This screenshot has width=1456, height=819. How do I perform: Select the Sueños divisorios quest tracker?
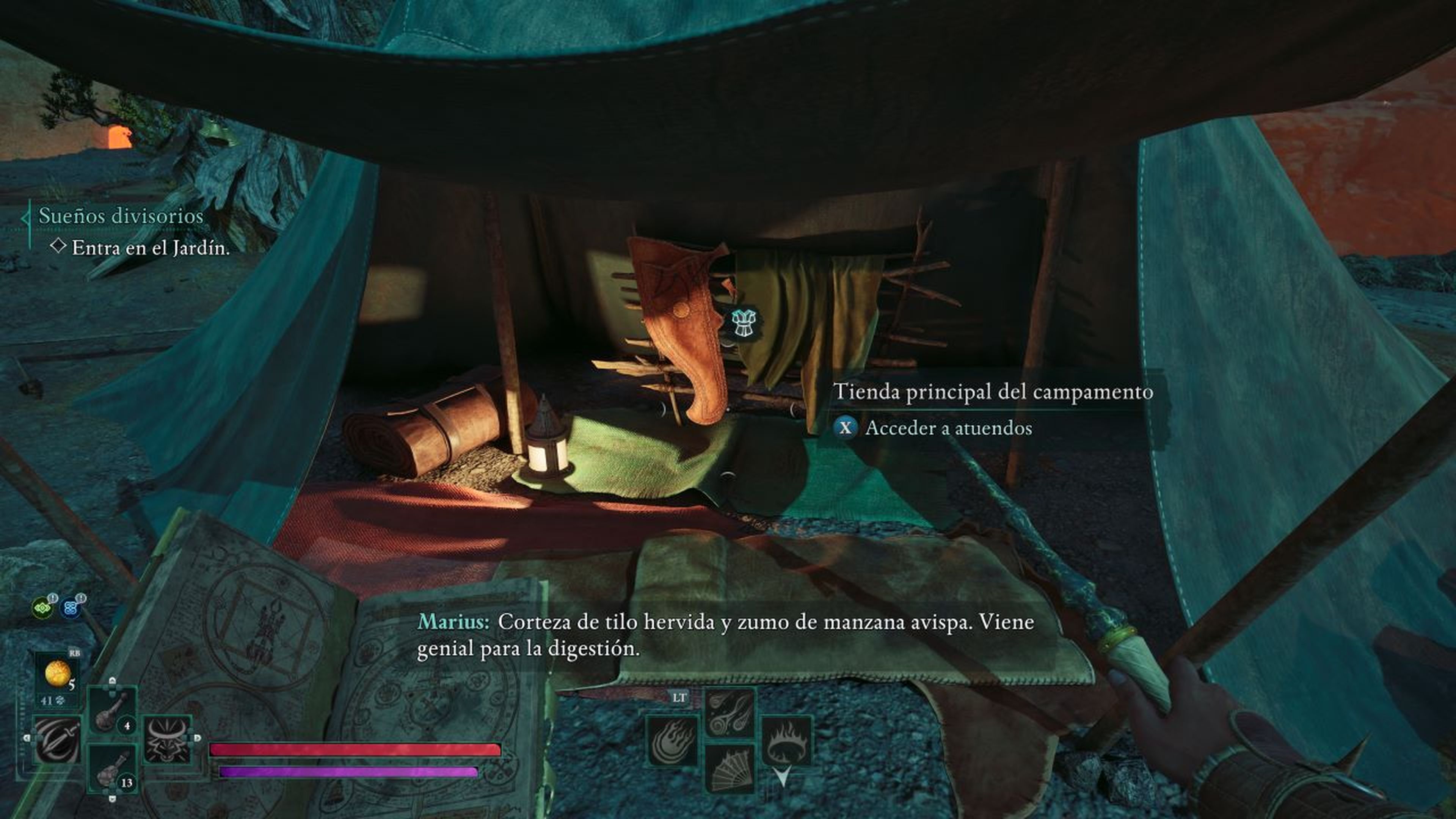121,216
